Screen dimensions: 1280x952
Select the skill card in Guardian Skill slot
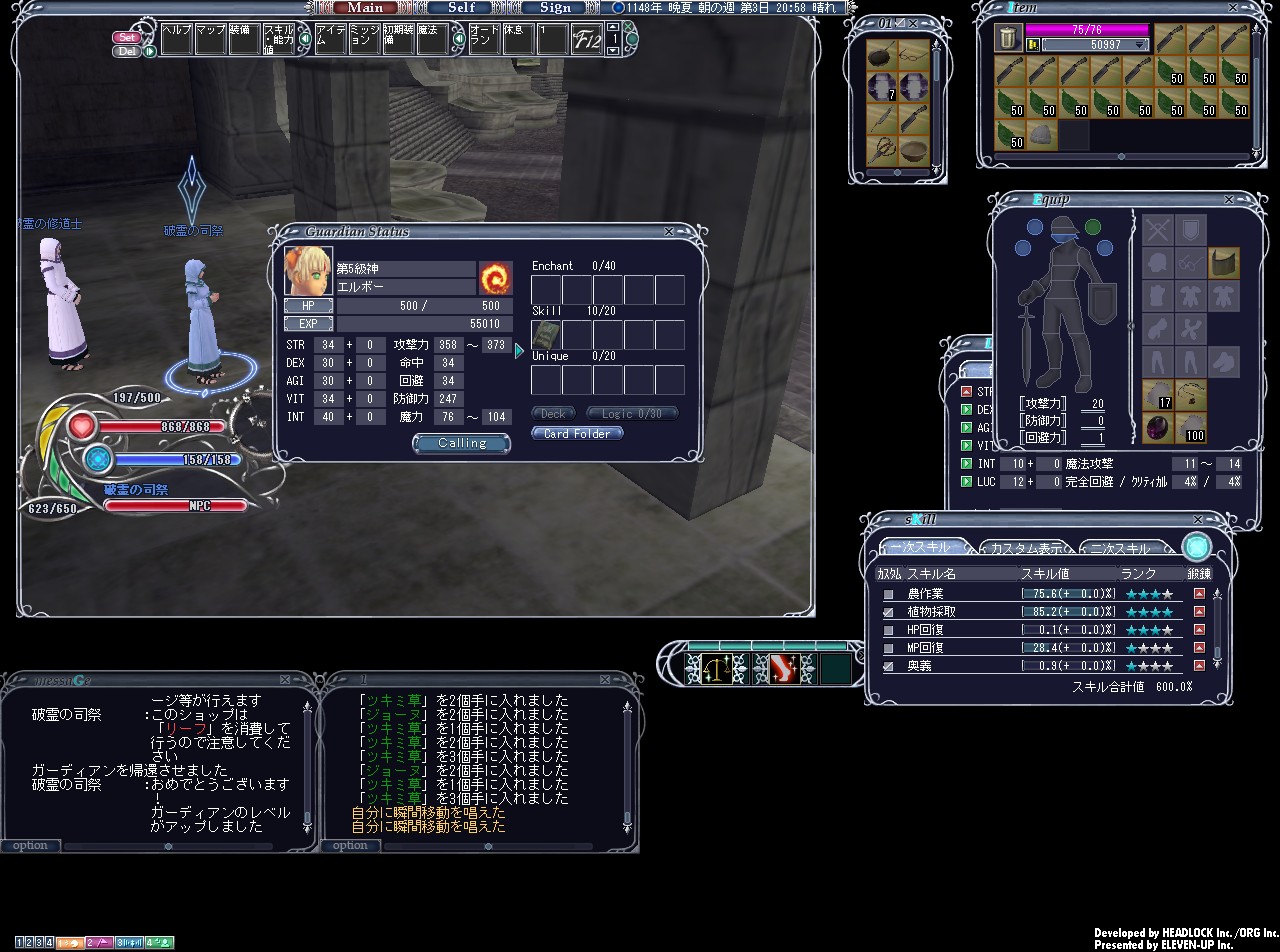(x=546, y=335)
